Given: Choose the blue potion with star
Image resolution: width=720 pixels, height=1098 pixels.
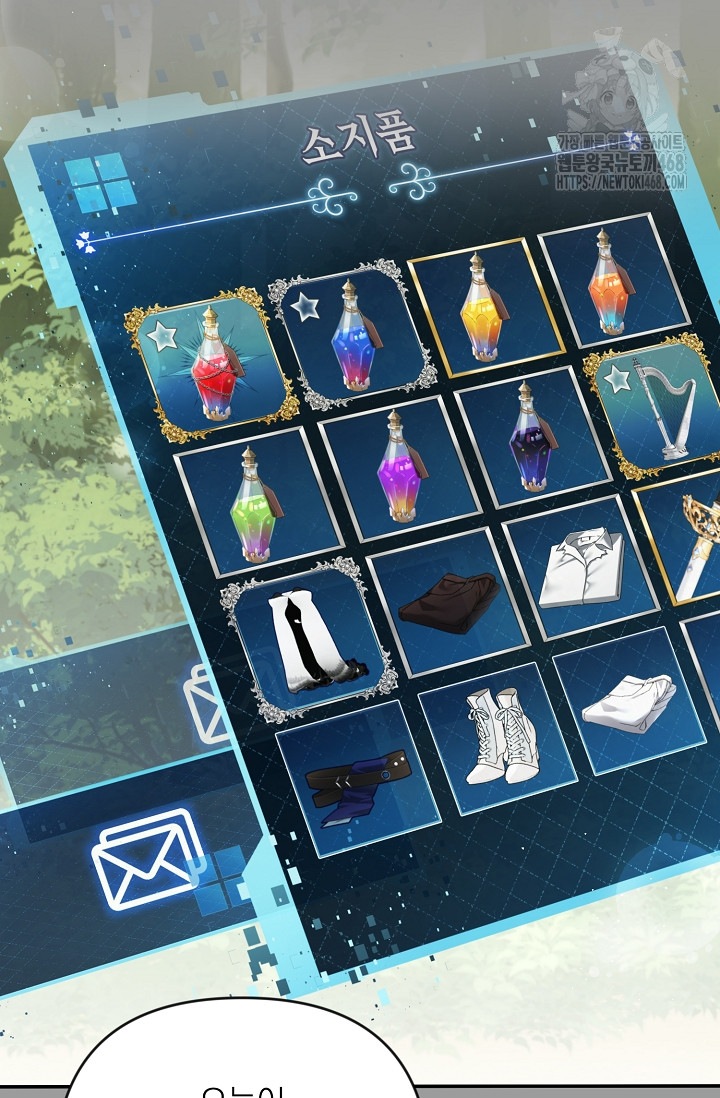Looking at the screenshot, I should (x=352, y=334).
